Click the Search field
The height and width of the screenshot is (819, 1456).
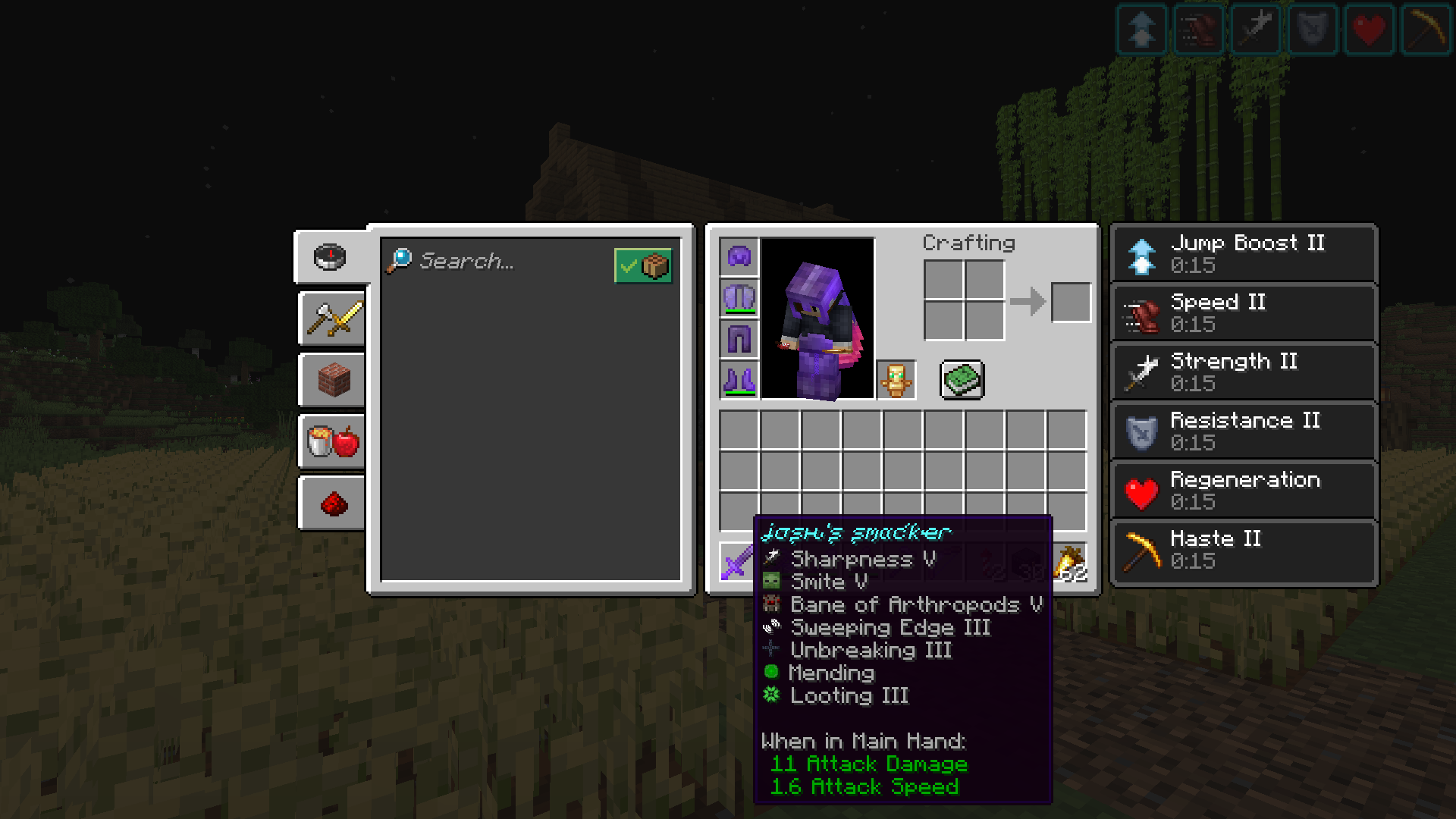point(493,262)
